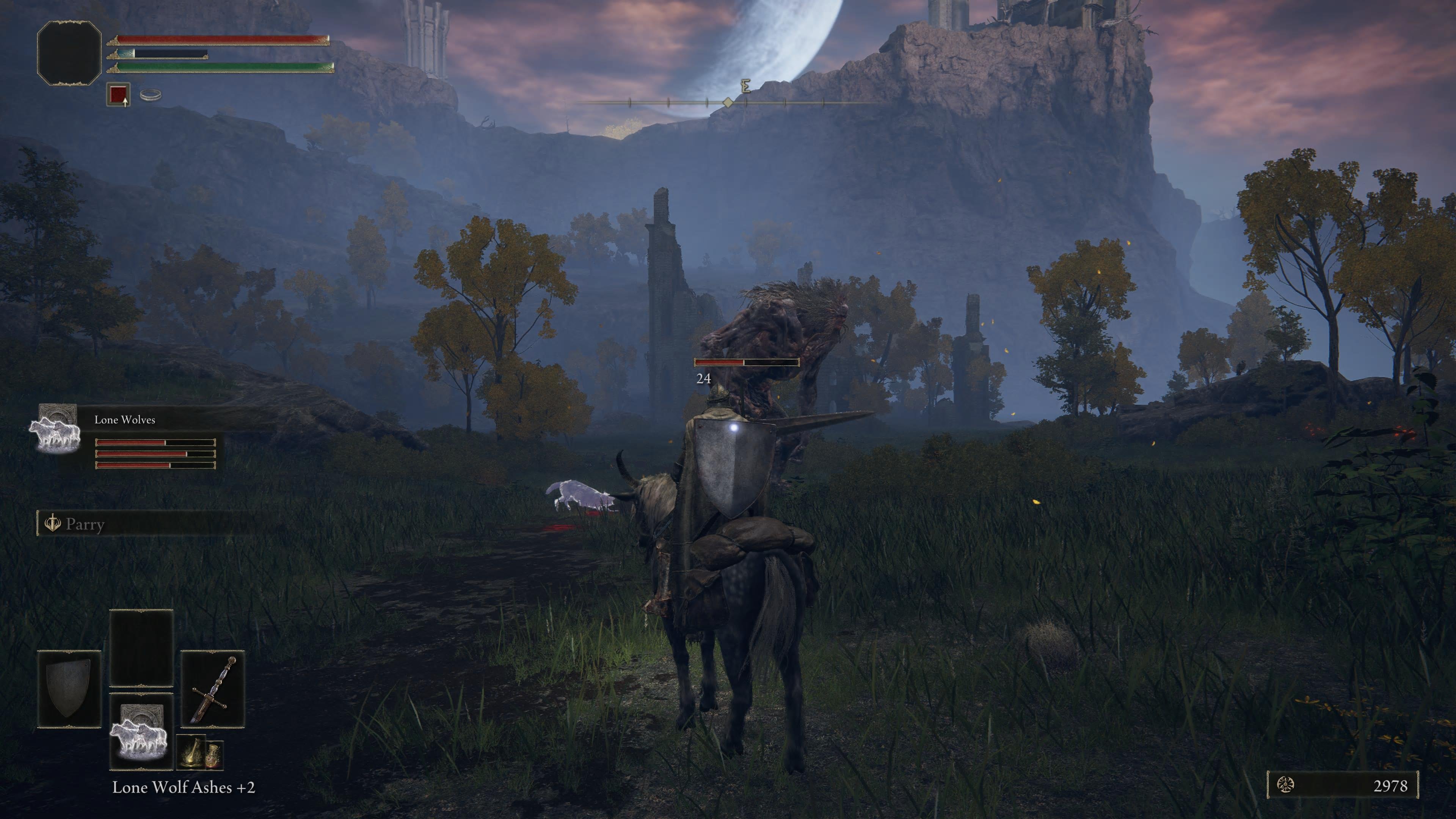
Task: Select the Lone Wolves summon name label
Action: click(x=126, y=420)
